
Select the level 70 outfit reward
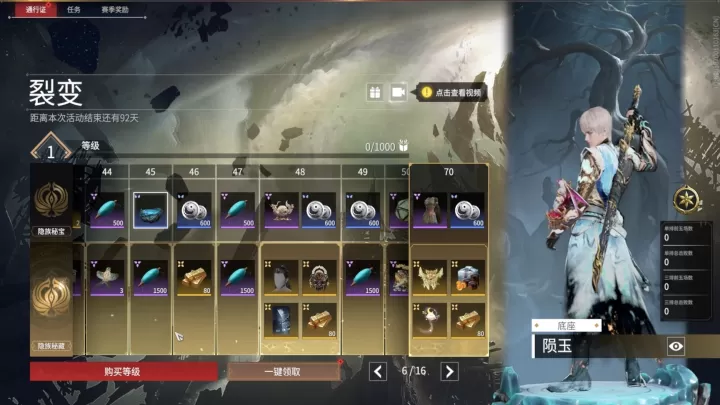coord(431,209)
